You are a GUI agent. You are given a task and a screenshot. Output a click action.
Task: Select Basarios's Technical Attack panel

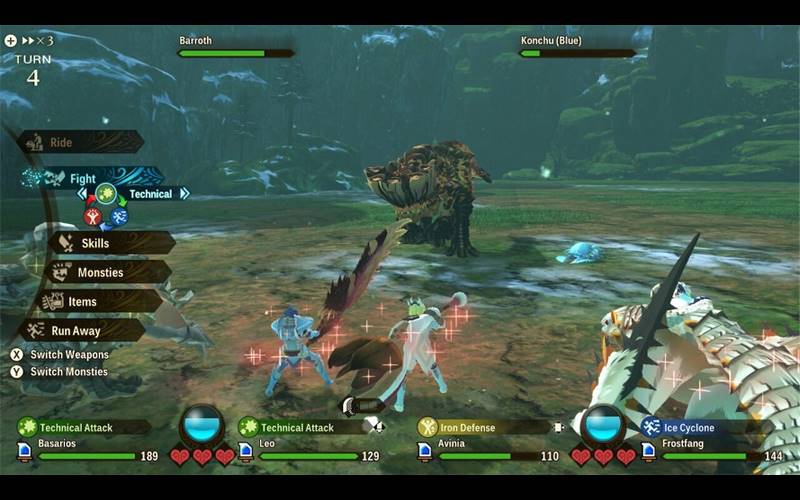pyautogui.click(x=84, y=427)
